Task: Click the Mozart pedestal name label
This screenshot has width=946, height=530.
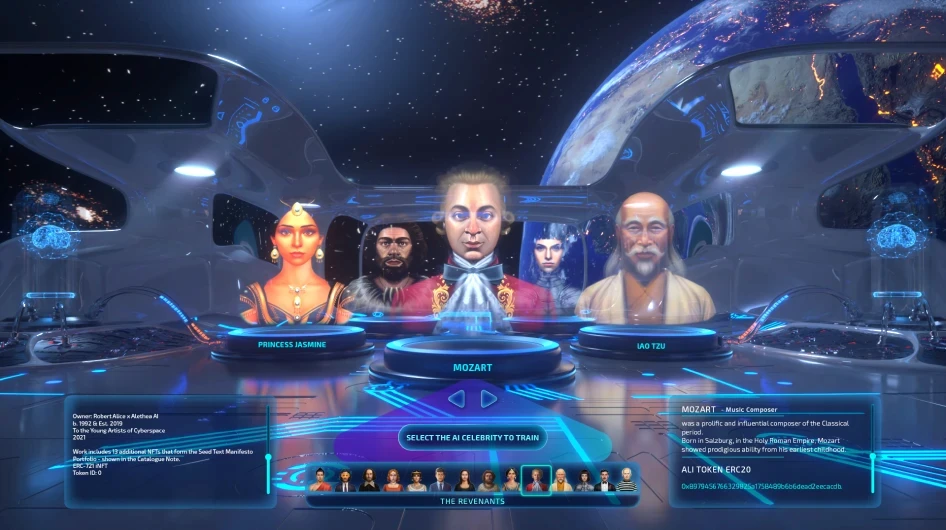Action: click(472, 367)
